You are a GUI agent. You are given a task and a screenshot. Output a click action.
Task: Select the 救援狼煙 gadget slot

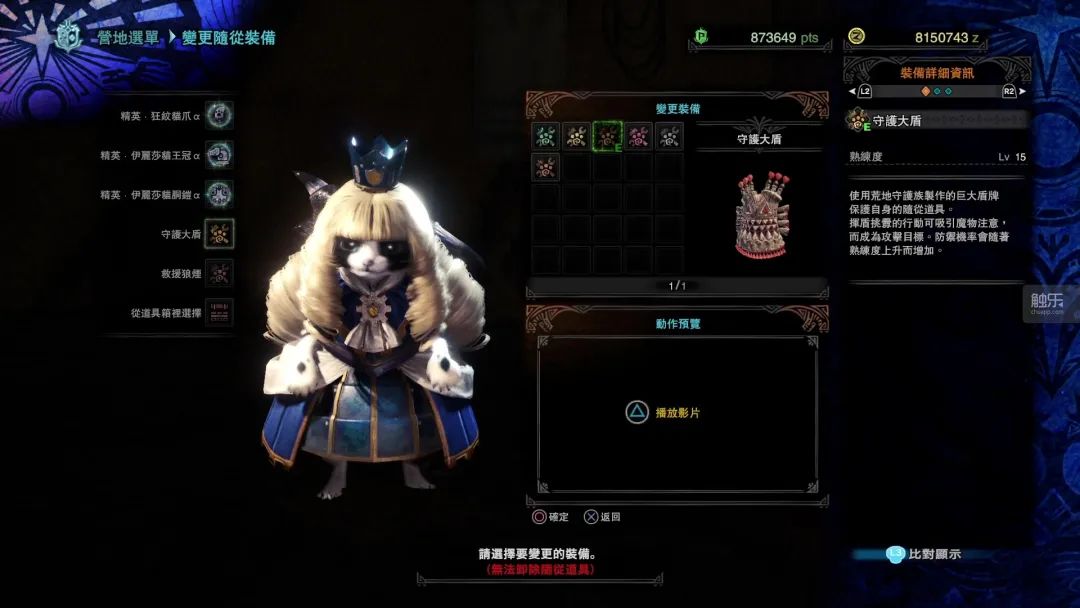click(x=219, y=273)
